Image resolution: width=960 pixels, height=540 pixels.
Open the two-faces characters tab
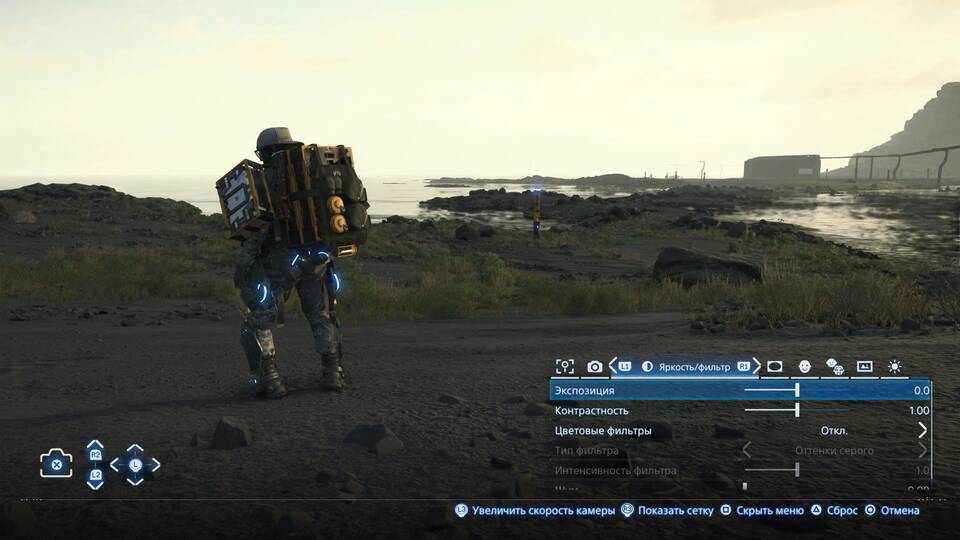pyautogui.click(x=834, y=367)
